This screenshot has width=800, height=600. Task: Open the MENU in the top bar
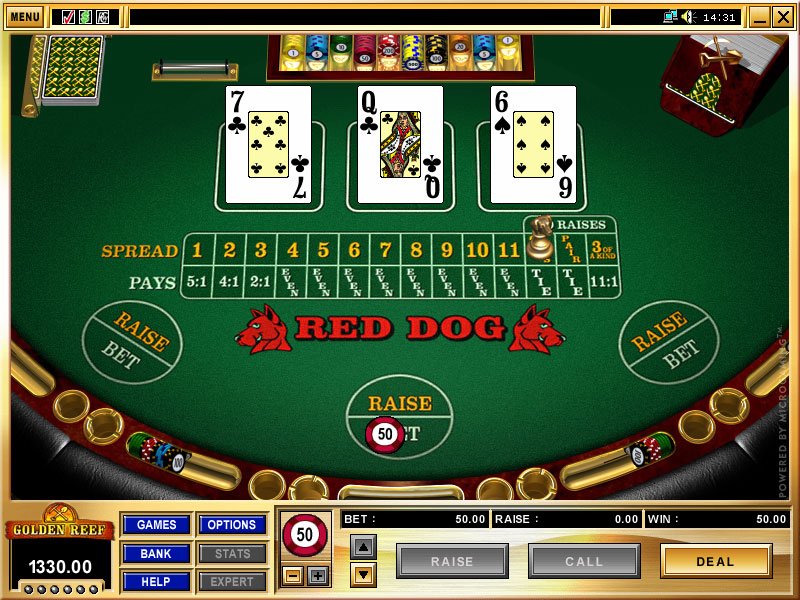click(24, 17)
